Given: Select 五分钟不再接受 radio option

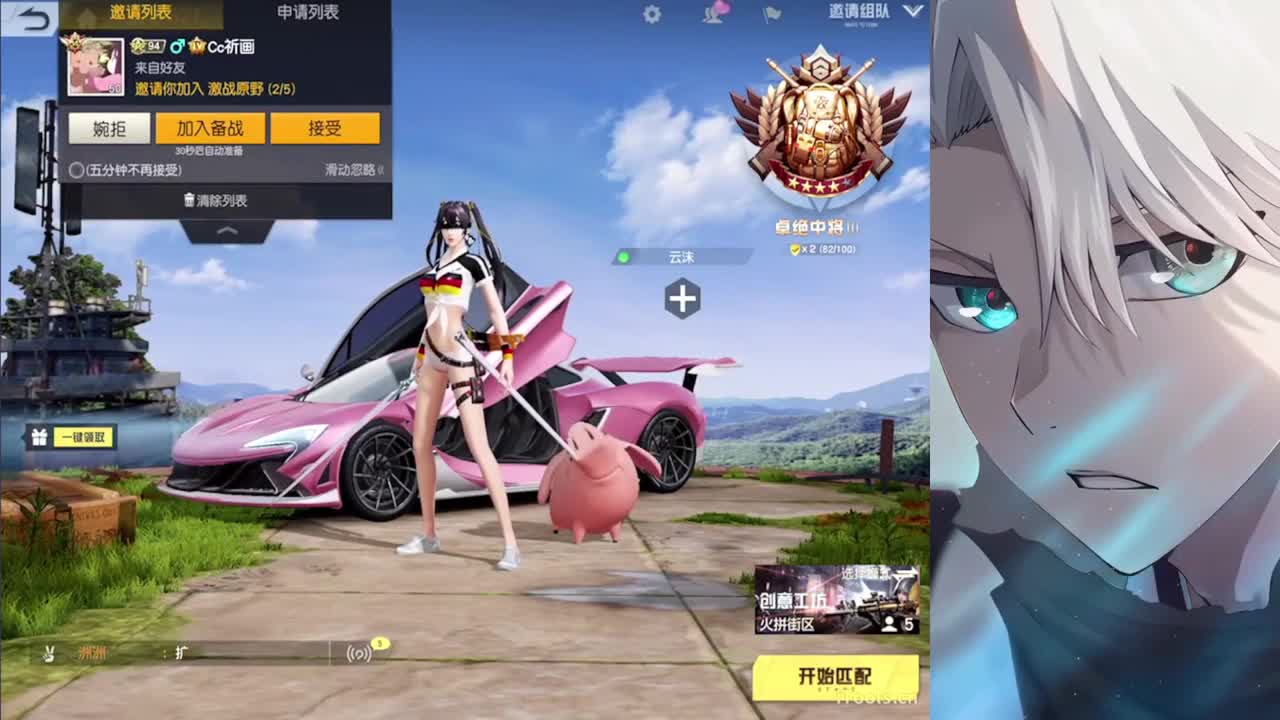Looking at the screenshot, I should click(x=76, y=170).
